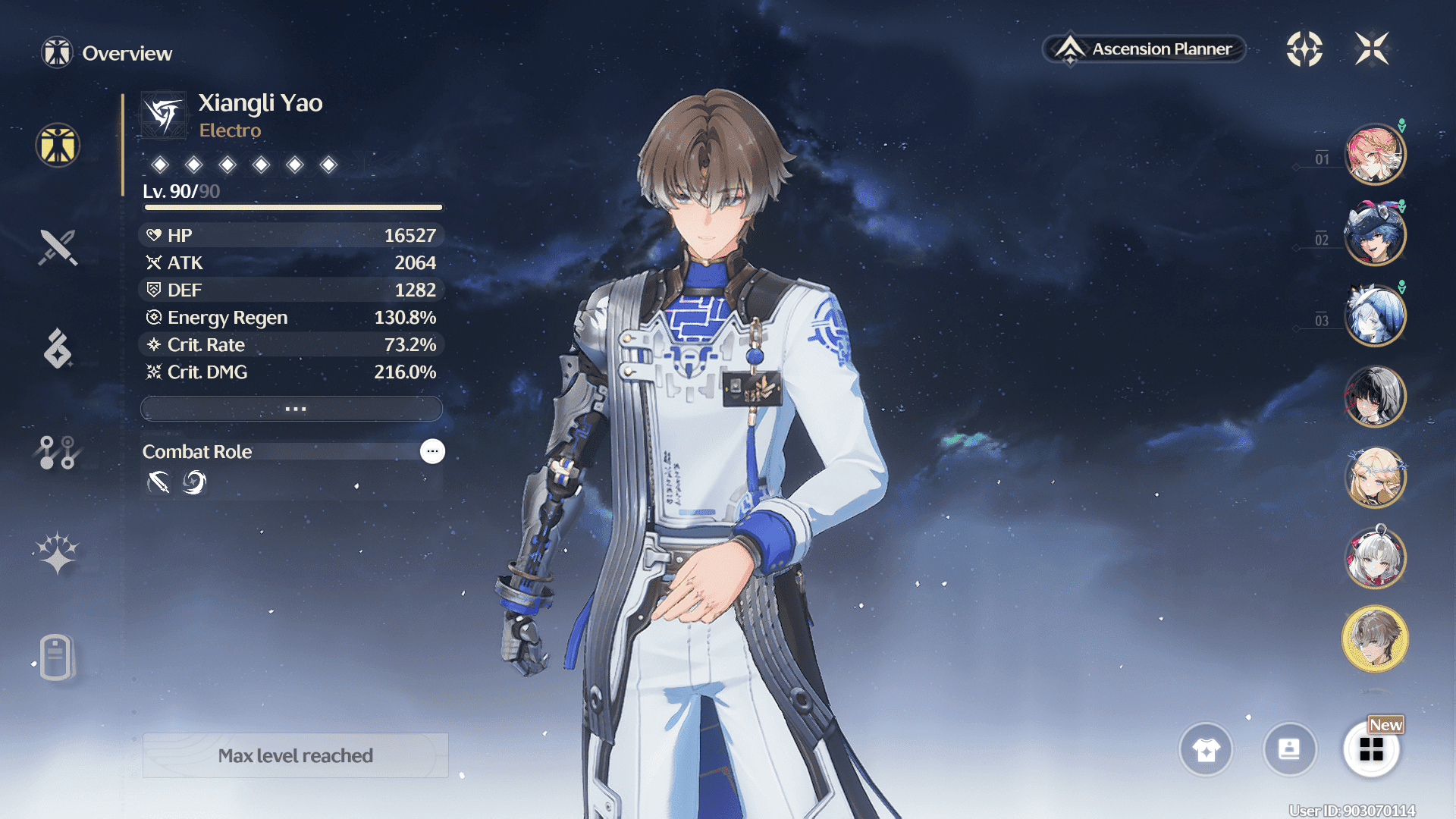Show Combat Role details via round button
This screenshot has height=819, width=1456.
[x=432, y=451]
